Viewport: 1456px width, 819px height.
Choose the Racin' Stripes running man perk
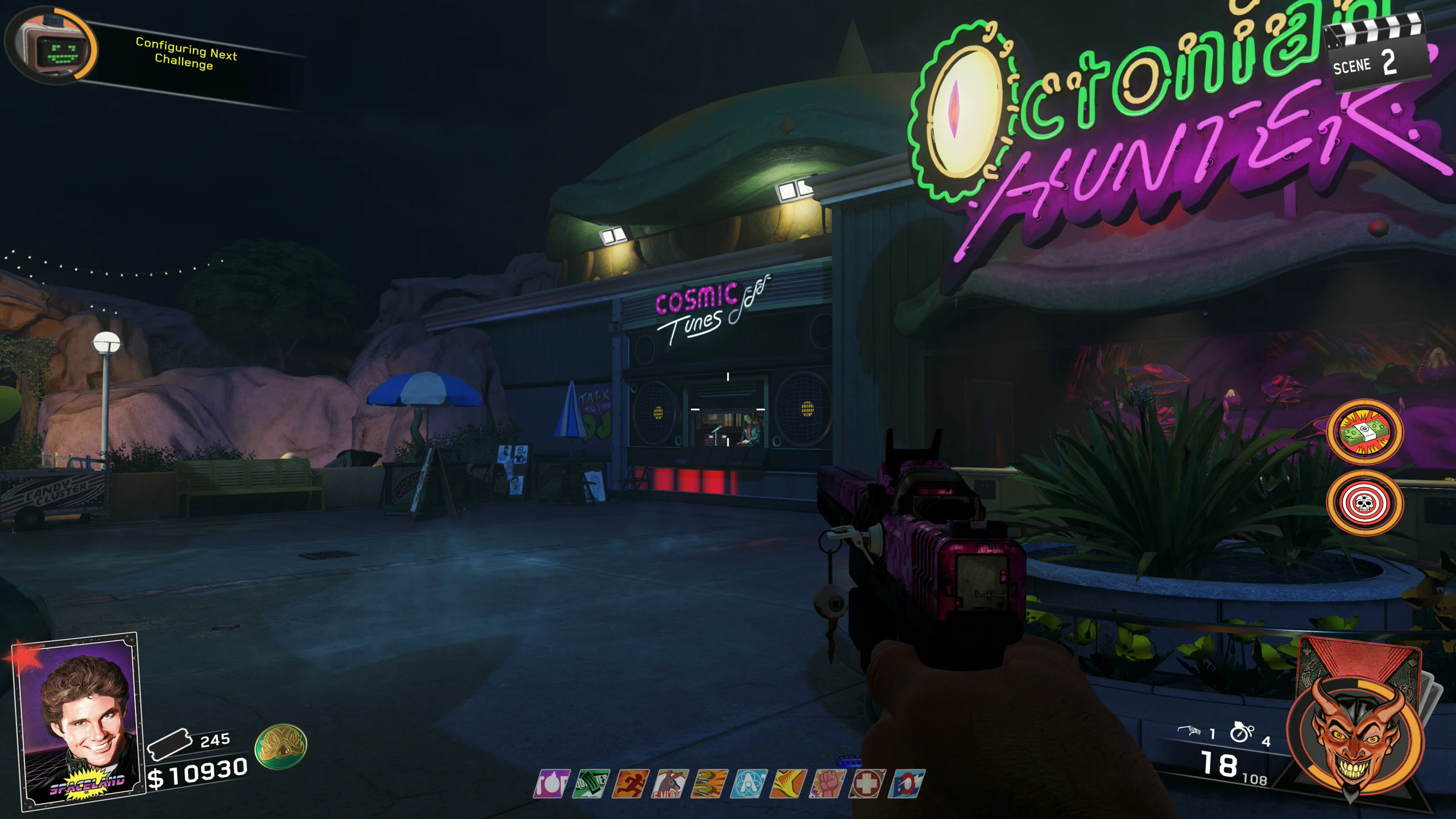(x=630, y=784)
